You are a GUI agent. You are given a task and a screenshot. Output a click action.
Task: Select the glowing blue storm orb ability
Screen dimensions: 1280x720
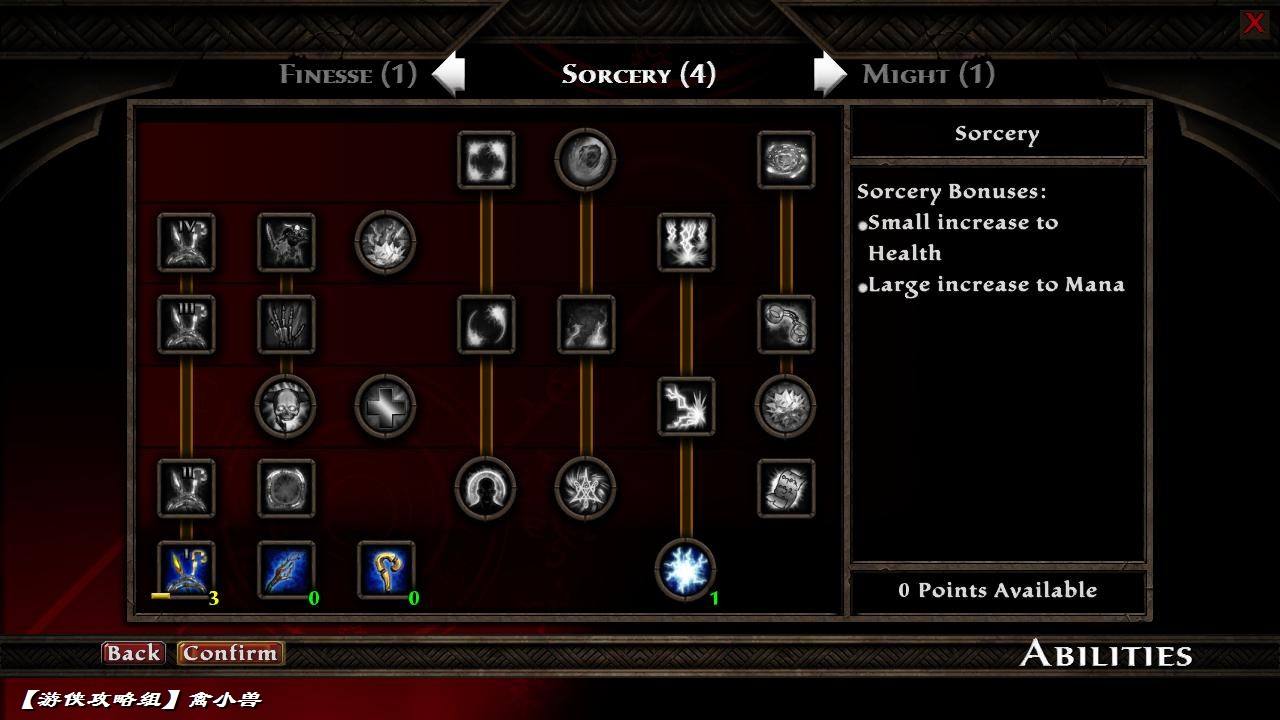tap(685, 569)
